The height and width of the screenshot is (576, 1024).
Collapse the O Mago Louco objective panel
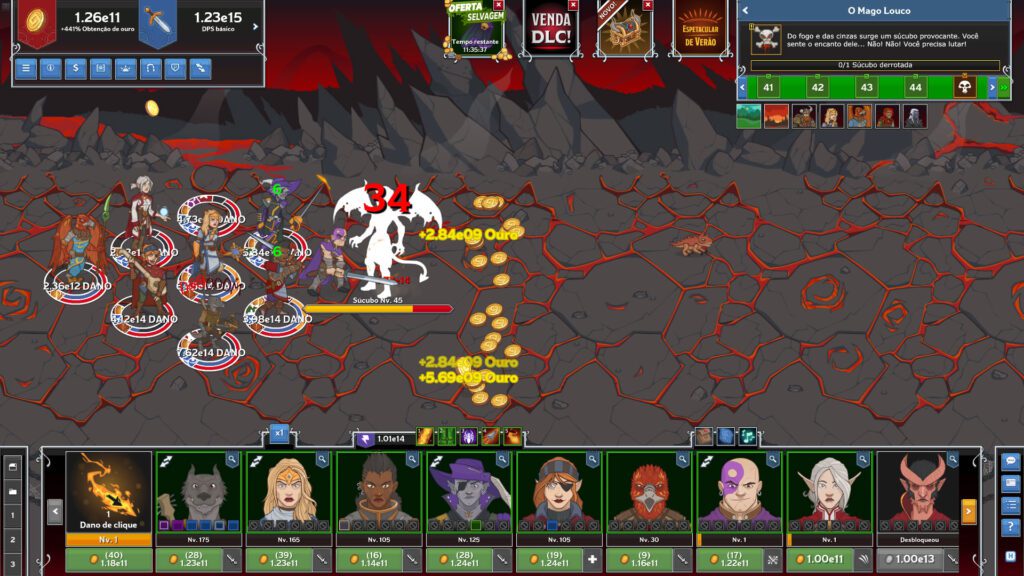tap(744, 11)
